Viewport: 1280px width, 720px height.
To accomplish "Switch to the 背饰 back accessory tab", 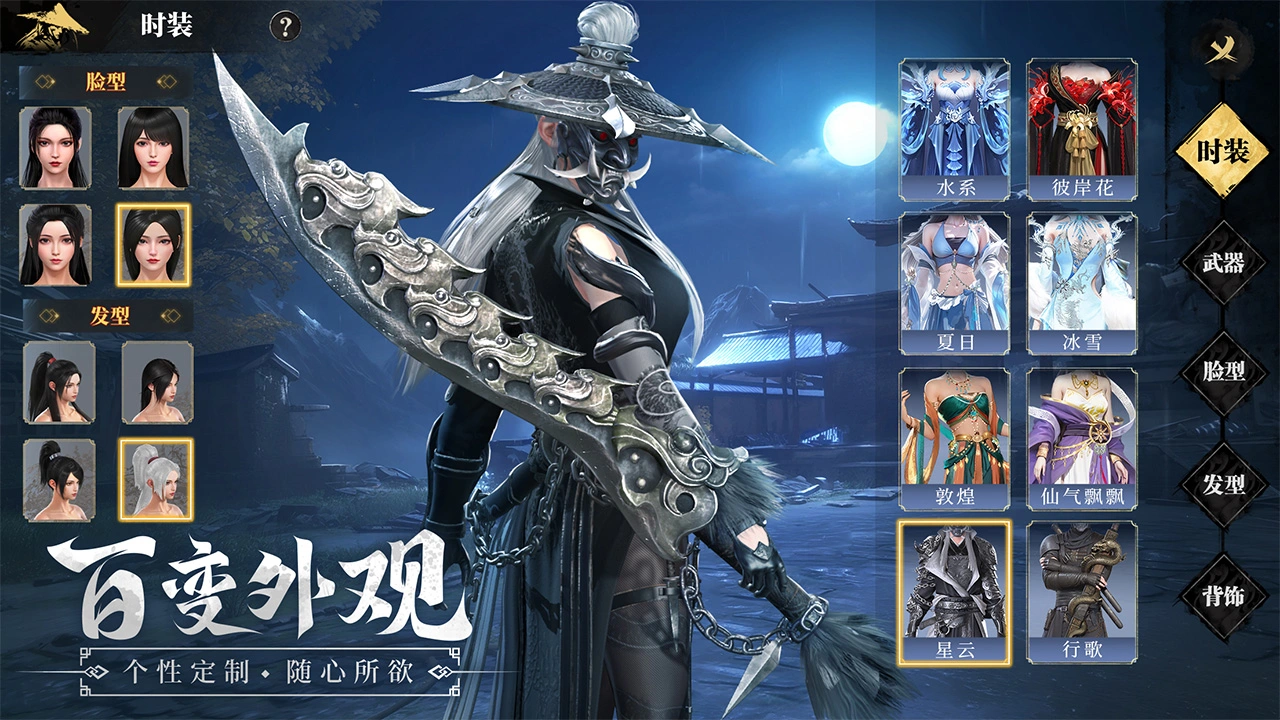I will [1223, 596].
